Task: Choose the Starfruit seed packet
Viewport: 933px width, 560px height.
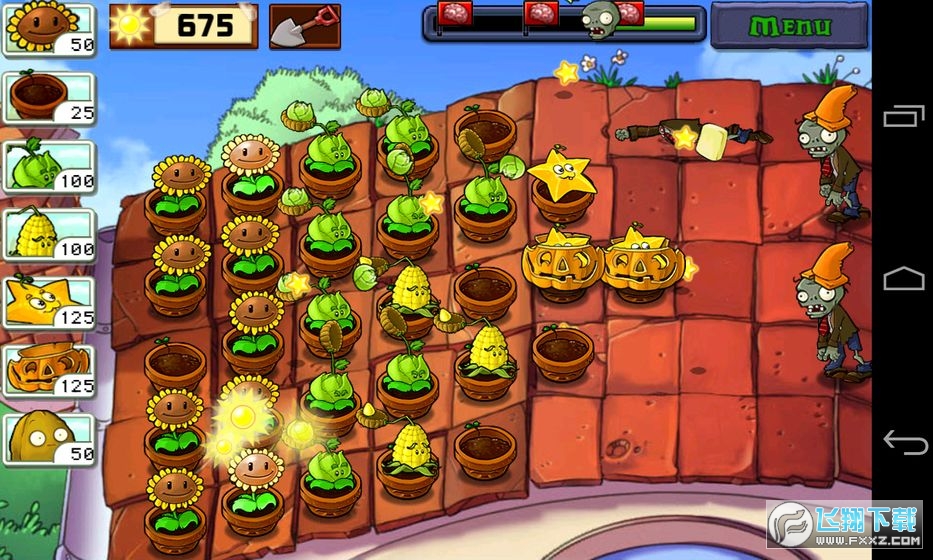Action: coord(48,302)
